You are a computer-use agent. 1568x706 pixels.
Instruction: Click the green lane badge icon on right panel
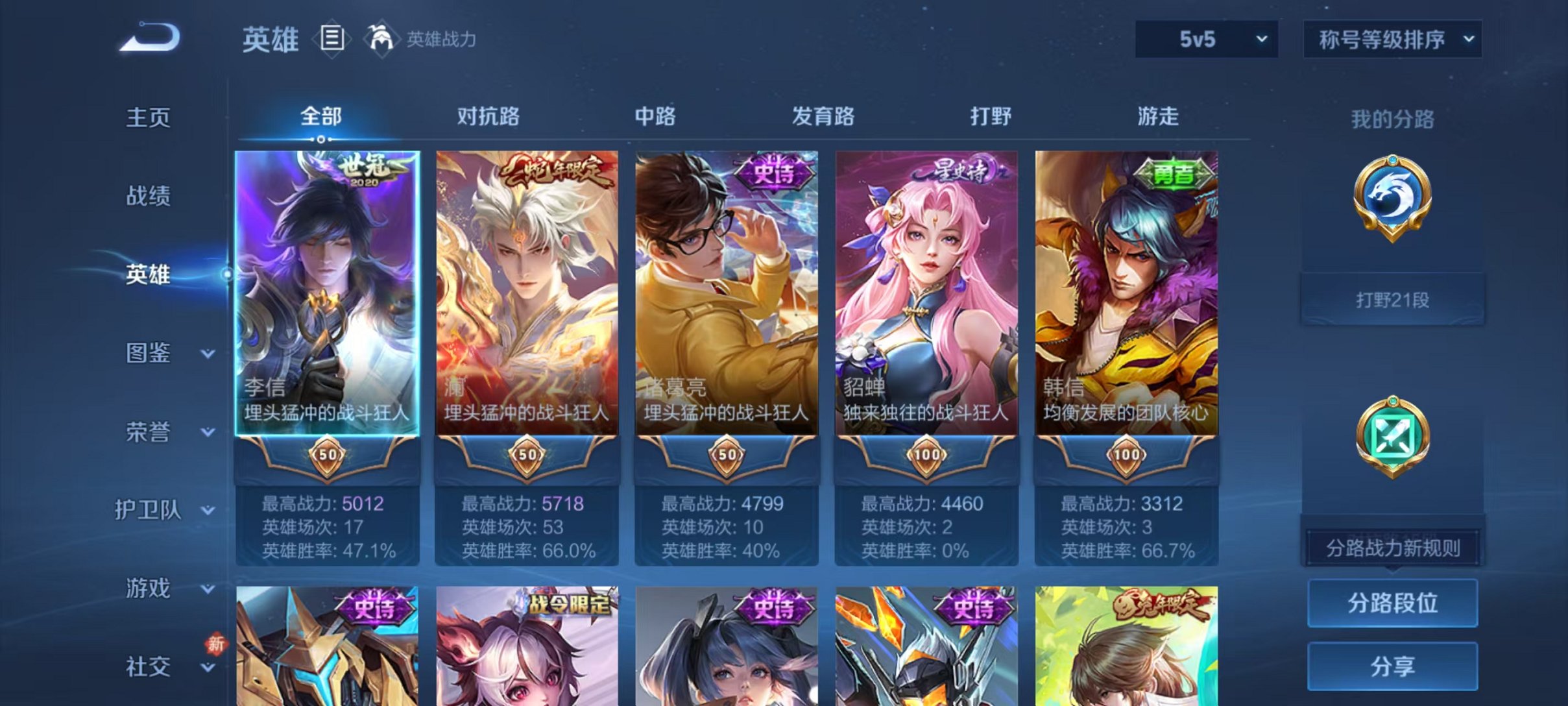pyautogui.click(x=1392, y=436)
